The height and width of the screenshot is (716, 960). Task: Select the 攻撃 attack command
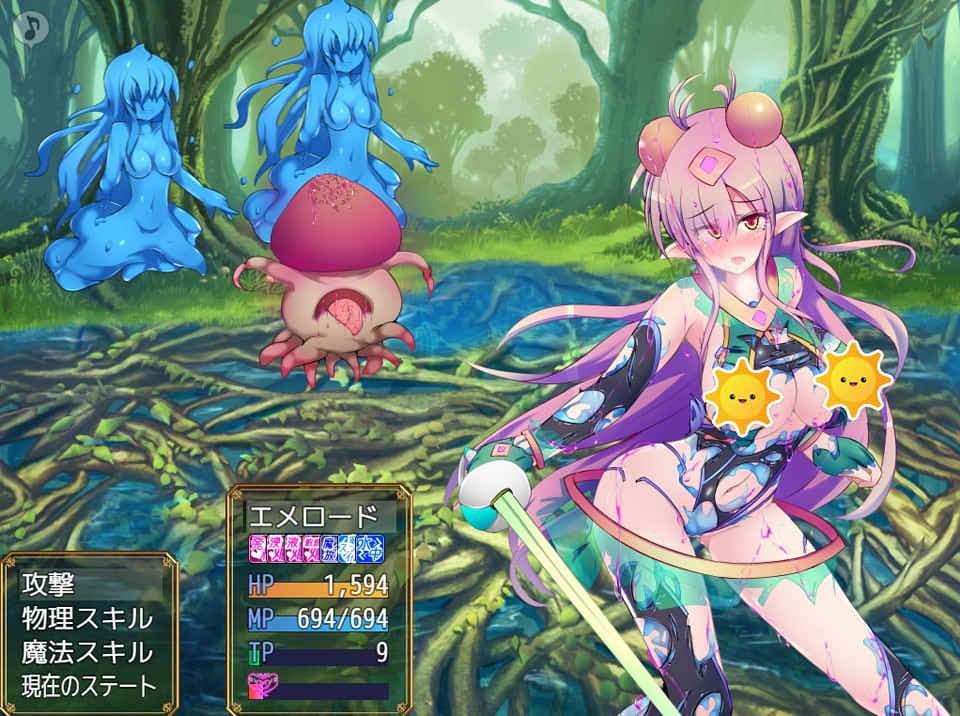click(x=48, y=584)
